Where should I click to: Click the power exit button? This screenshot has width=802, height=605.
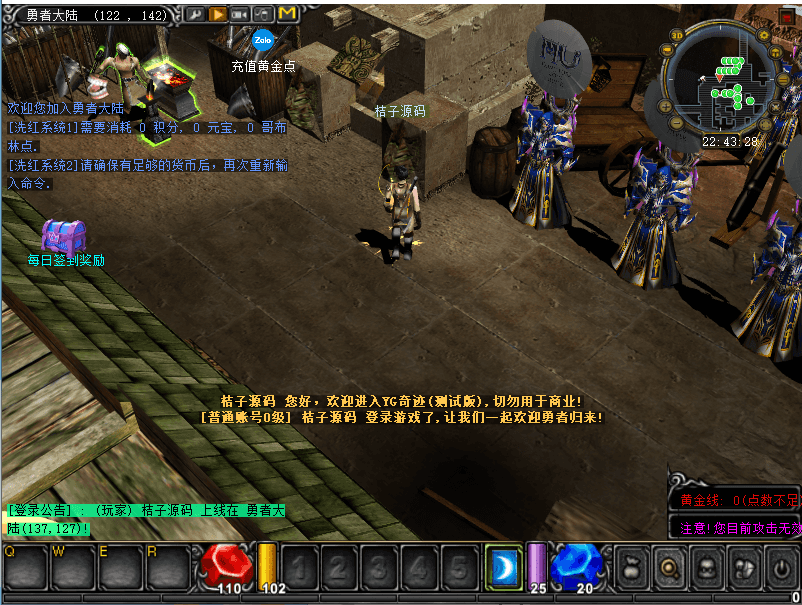point(781,567)
